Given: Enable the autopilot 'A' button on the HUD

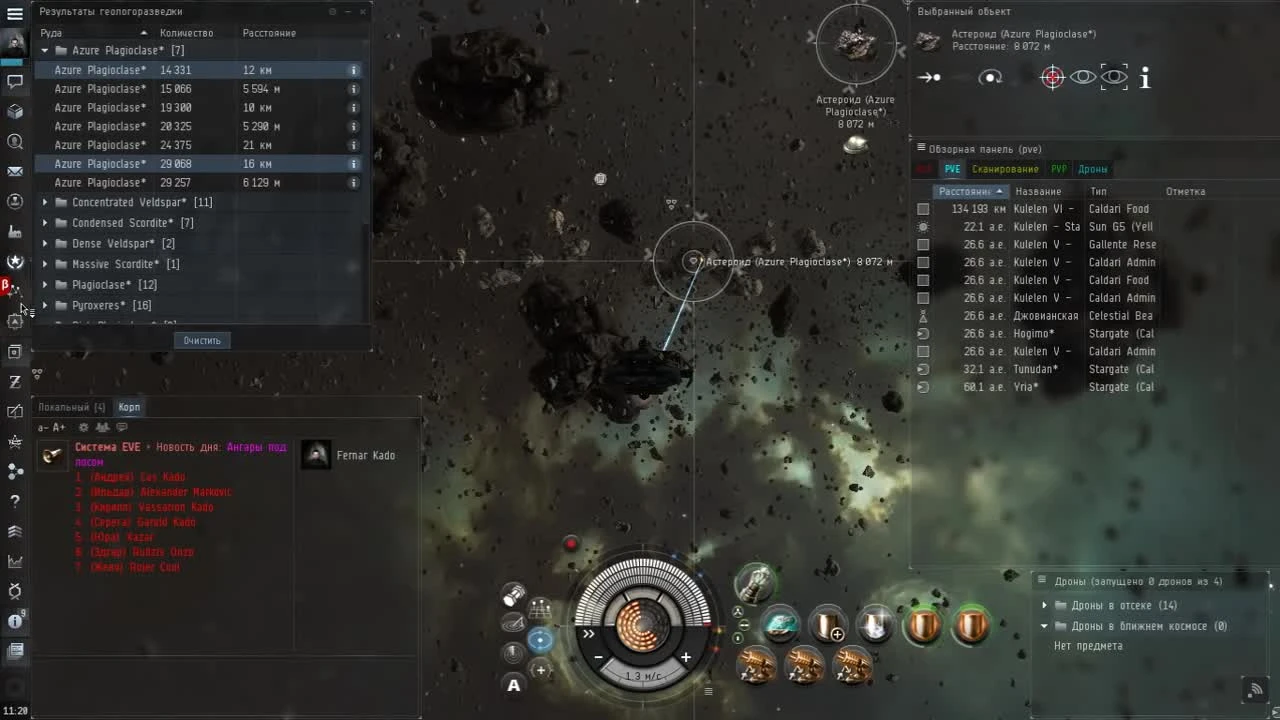Looking at the screenshot, I should pos(513,686).
